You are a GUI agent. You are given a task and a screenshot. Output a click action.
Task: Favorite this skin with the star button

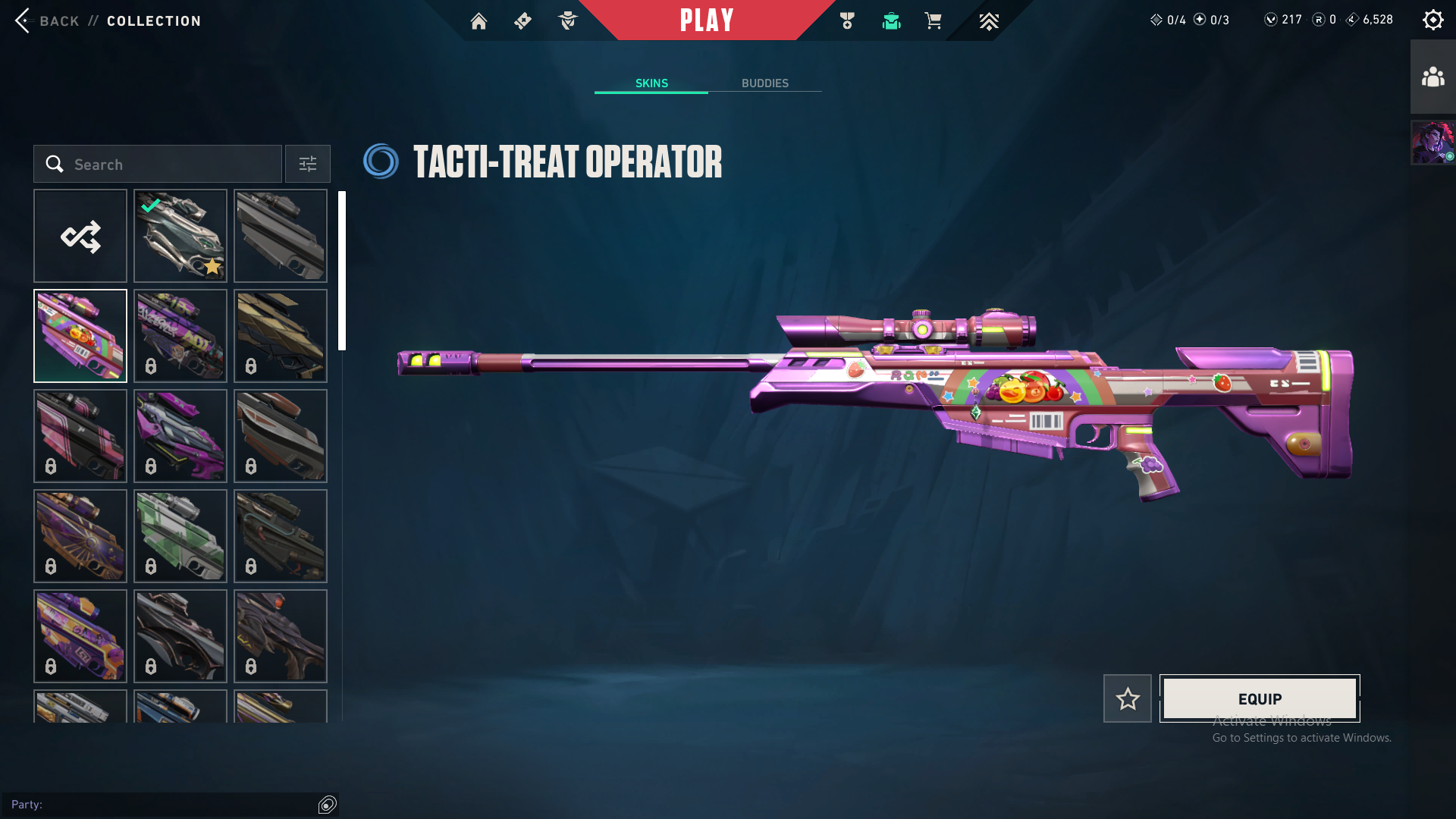1127,698
